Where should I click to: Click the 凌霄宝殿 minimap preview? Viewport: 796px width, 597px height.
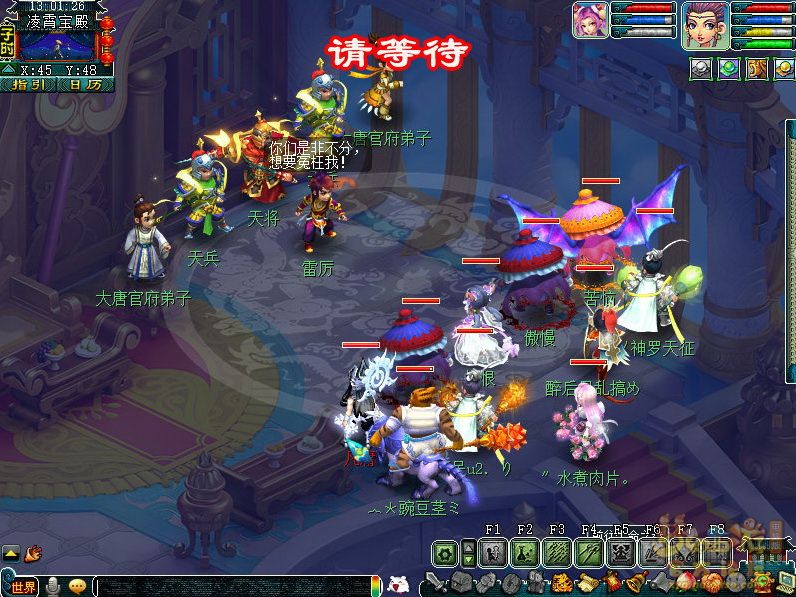click(58, 45)
